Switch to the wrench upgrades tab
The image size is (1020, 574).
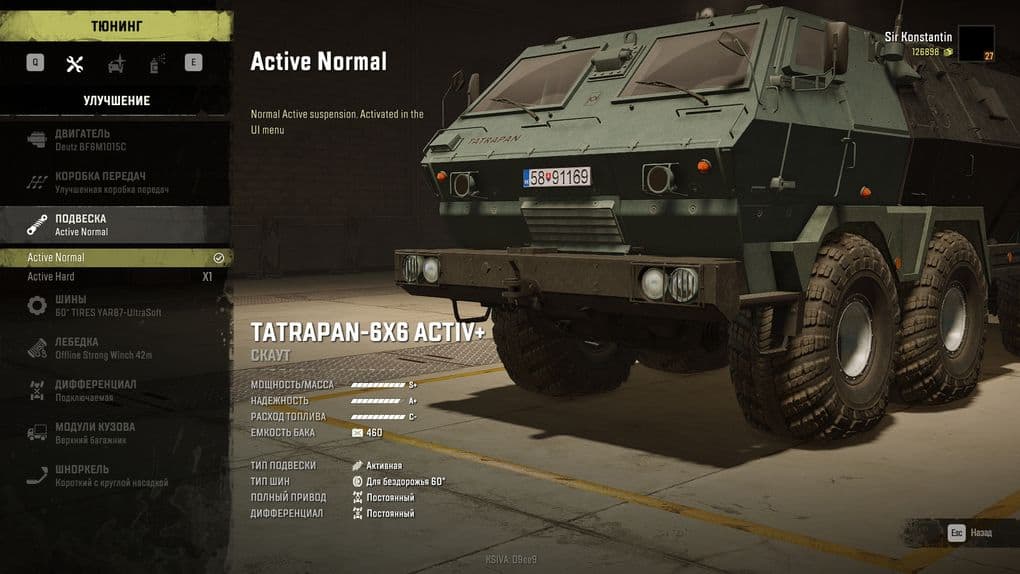coord(74,63)
